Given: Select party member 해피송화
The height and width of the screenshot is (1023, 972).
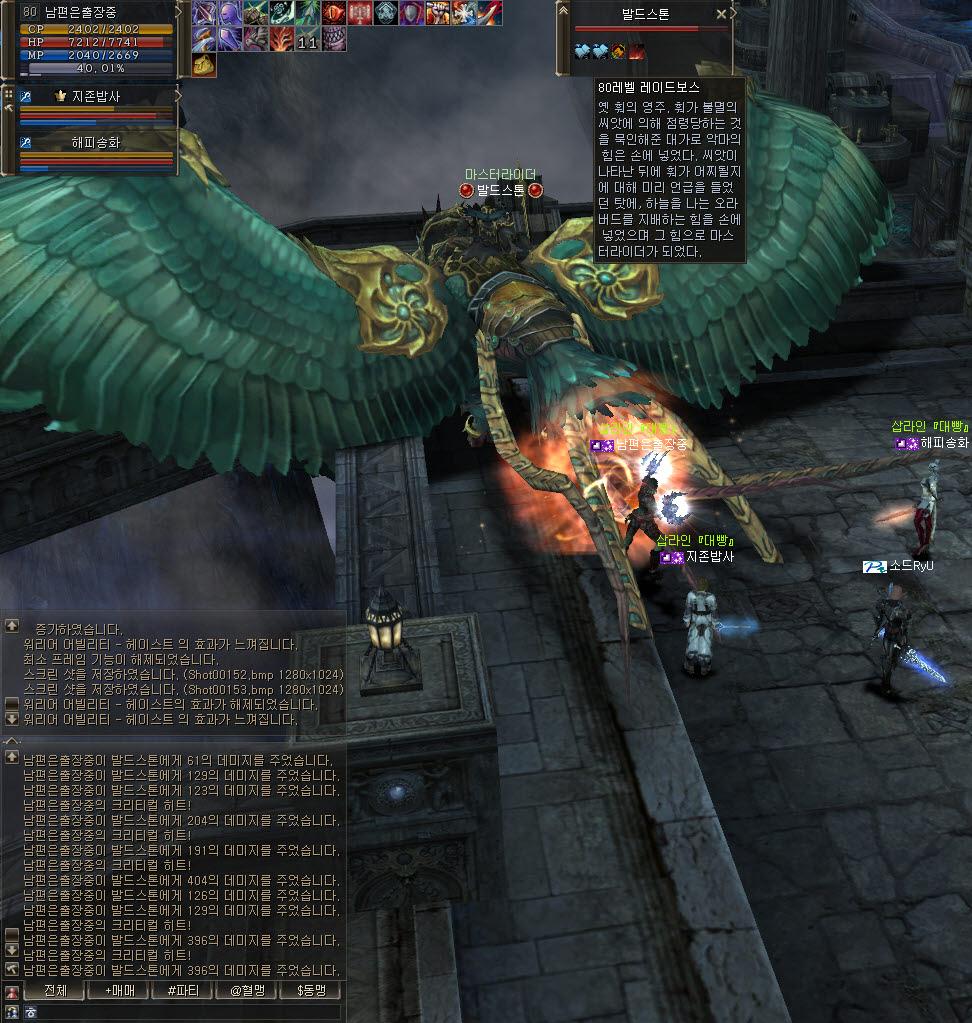Looking at the screenshot, I should pos(96,142).
